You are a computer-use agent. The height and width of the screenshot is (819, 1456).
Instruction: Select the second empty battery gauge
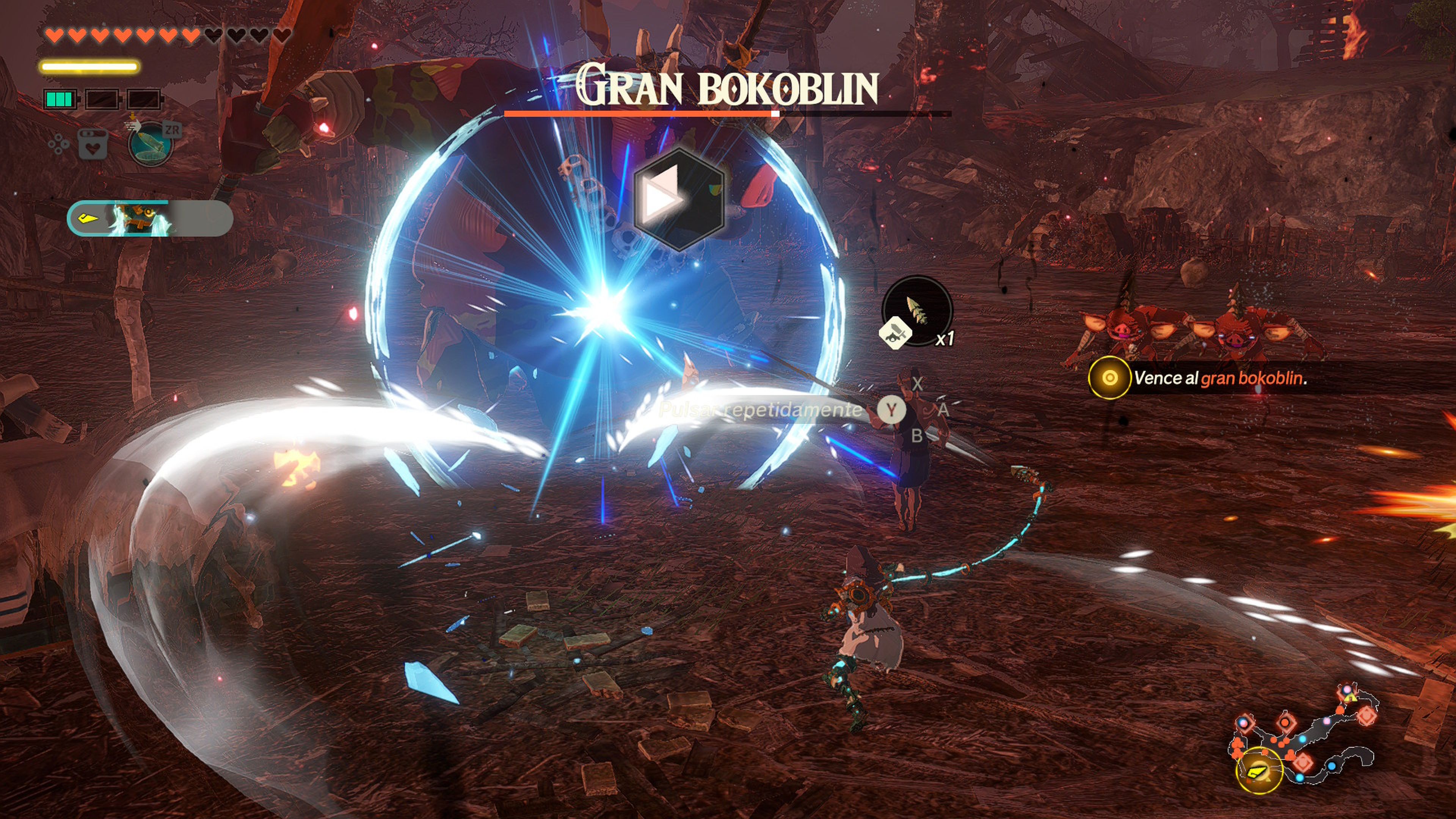coord(102,99)
